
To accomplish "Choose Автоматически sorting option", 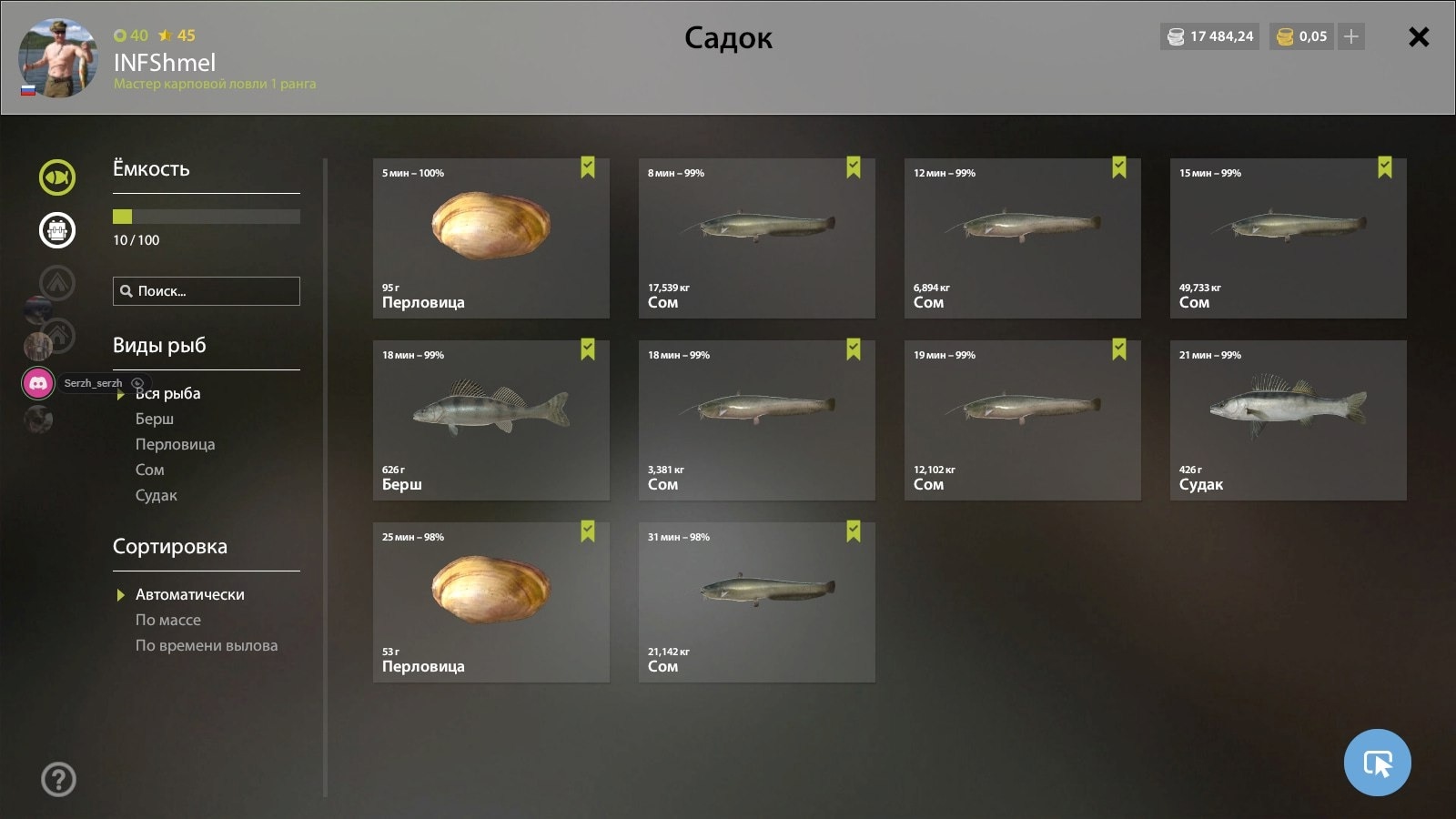I will coord(189,594).
